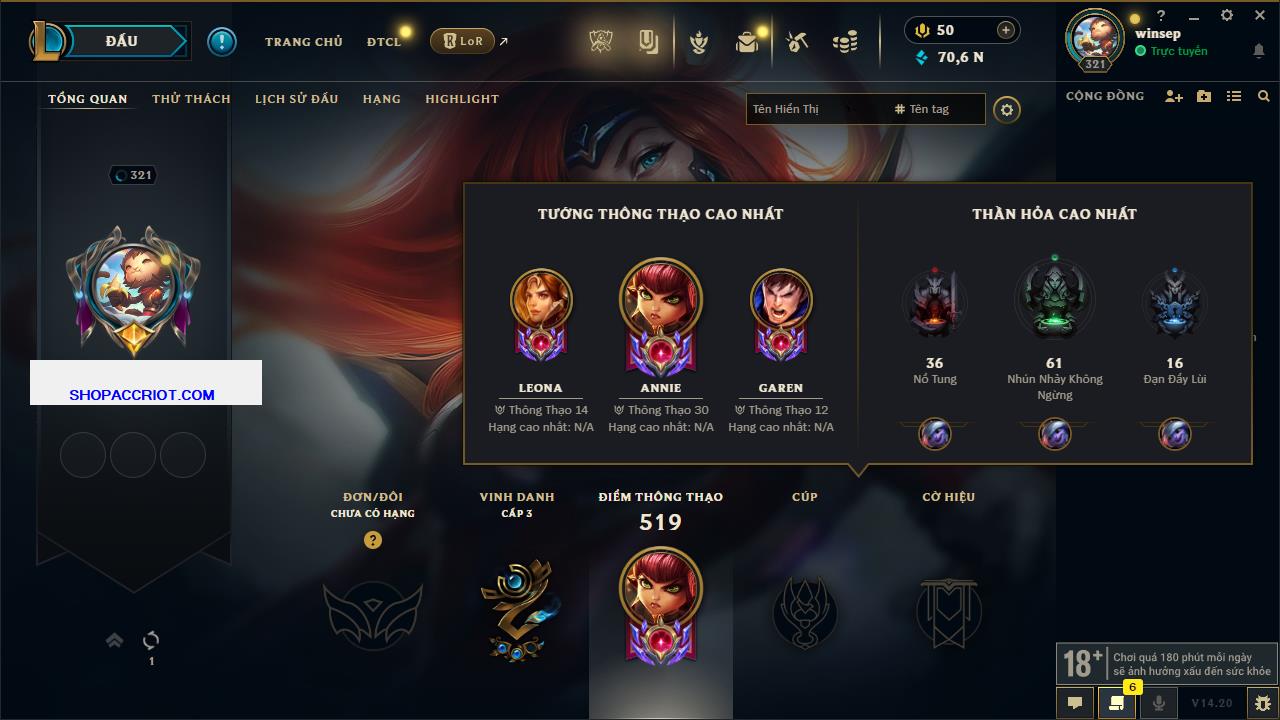Viewport: 1280px width, 720px height.
Task: Open the ĐTCL game mode page
Action: 384,42
